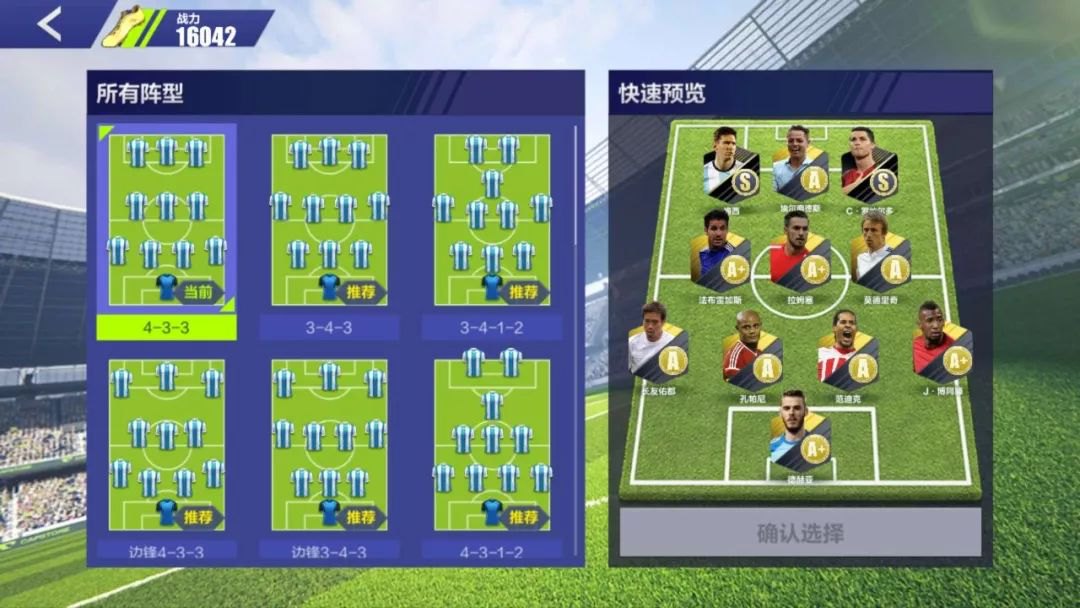1080x608 pixels.
Task: Select the 边锋4-3-3 formation
Action: click(x=166, y=444)
